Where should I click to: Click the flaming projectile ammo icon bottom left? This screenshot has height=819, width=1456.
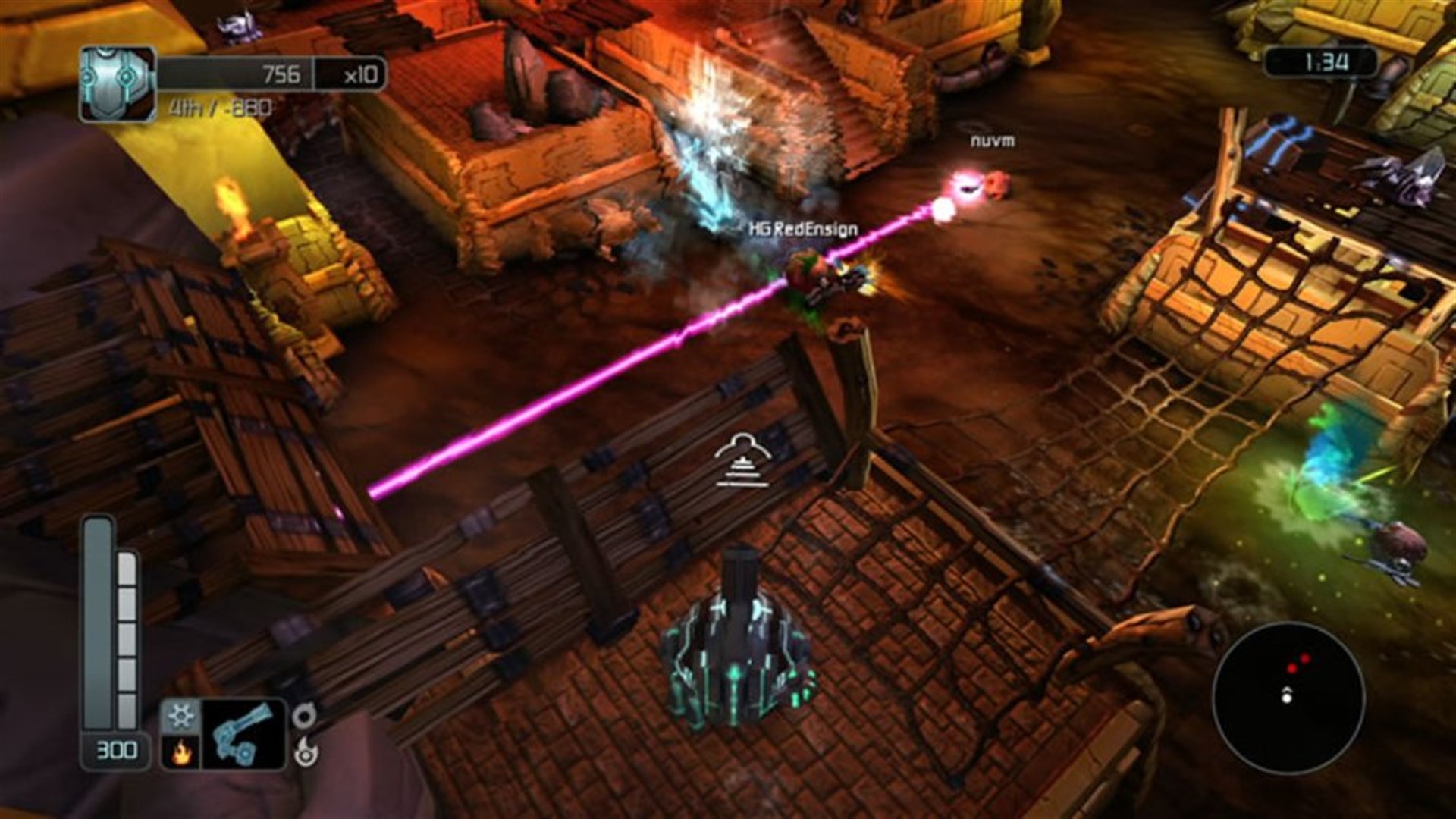(x=307, y=755)
